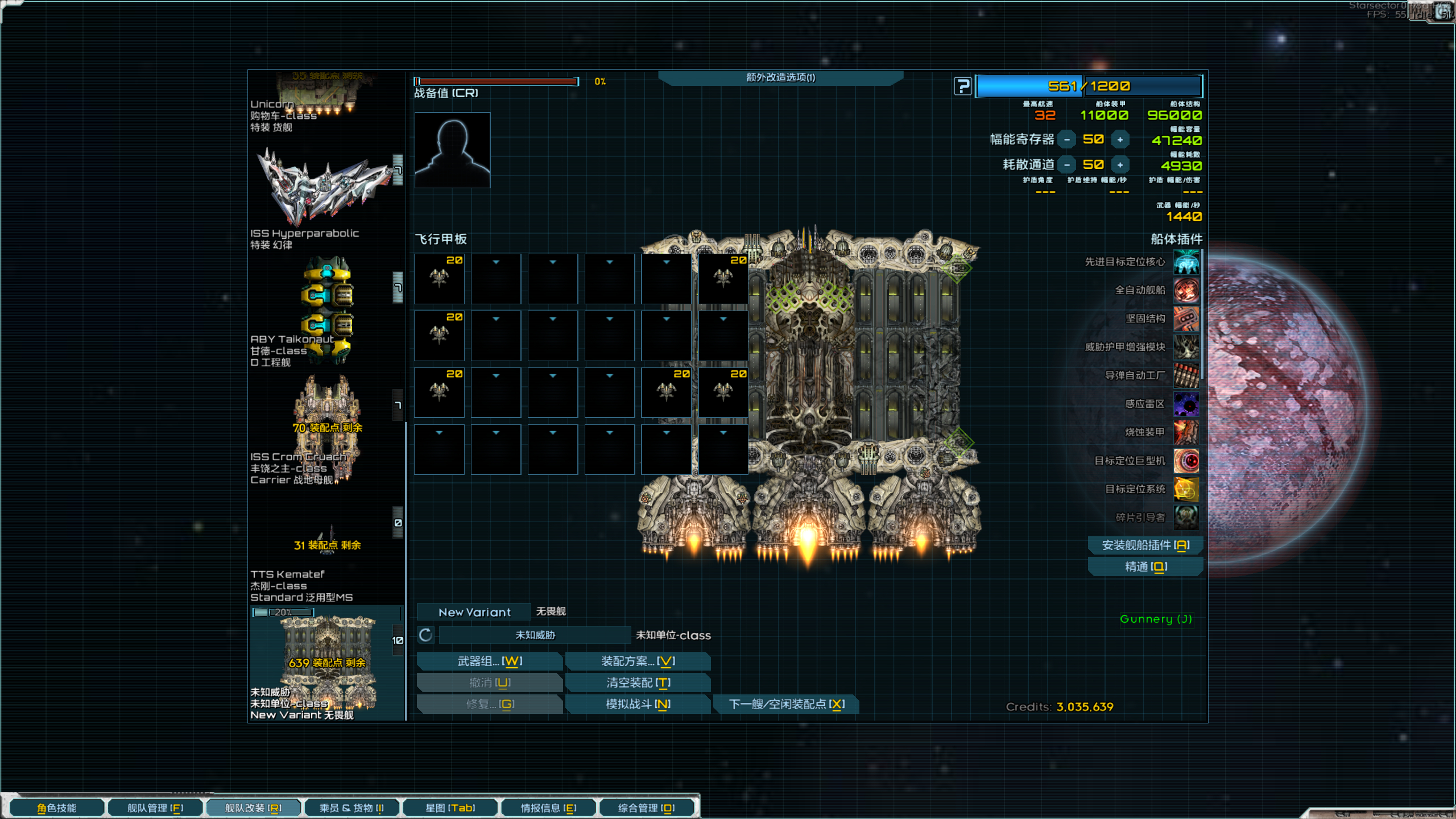Go to 下一艘/空闲装配点 next ship
The image size is (1456, 819).
[x=786, y=704]
